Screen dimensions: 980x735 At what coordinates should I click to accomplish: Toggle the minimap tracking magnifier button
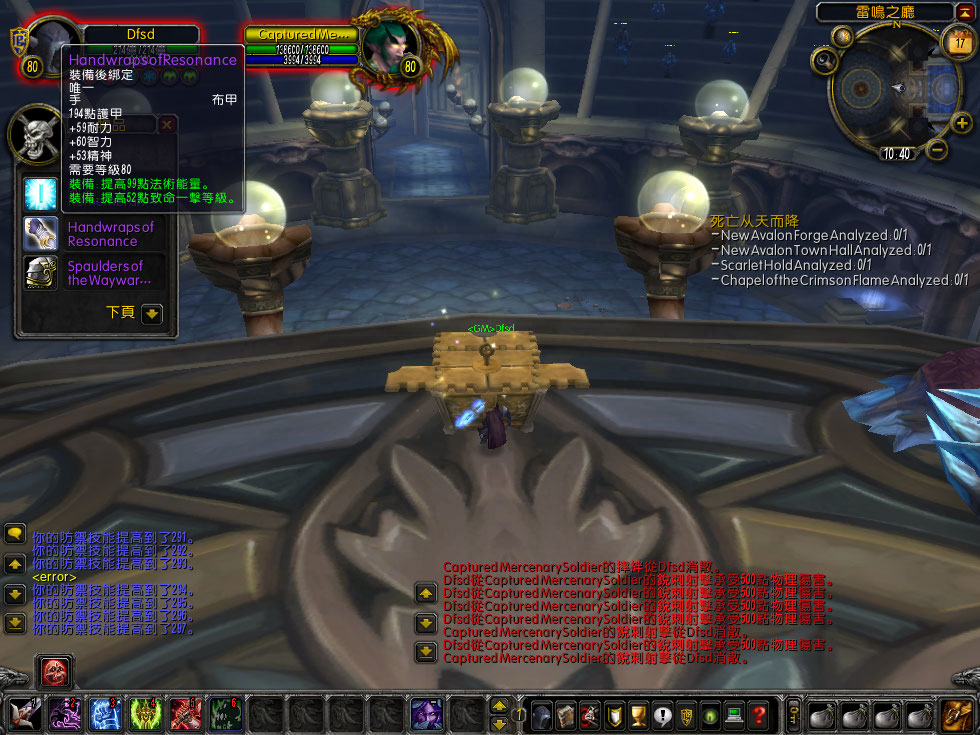point(826,60)
